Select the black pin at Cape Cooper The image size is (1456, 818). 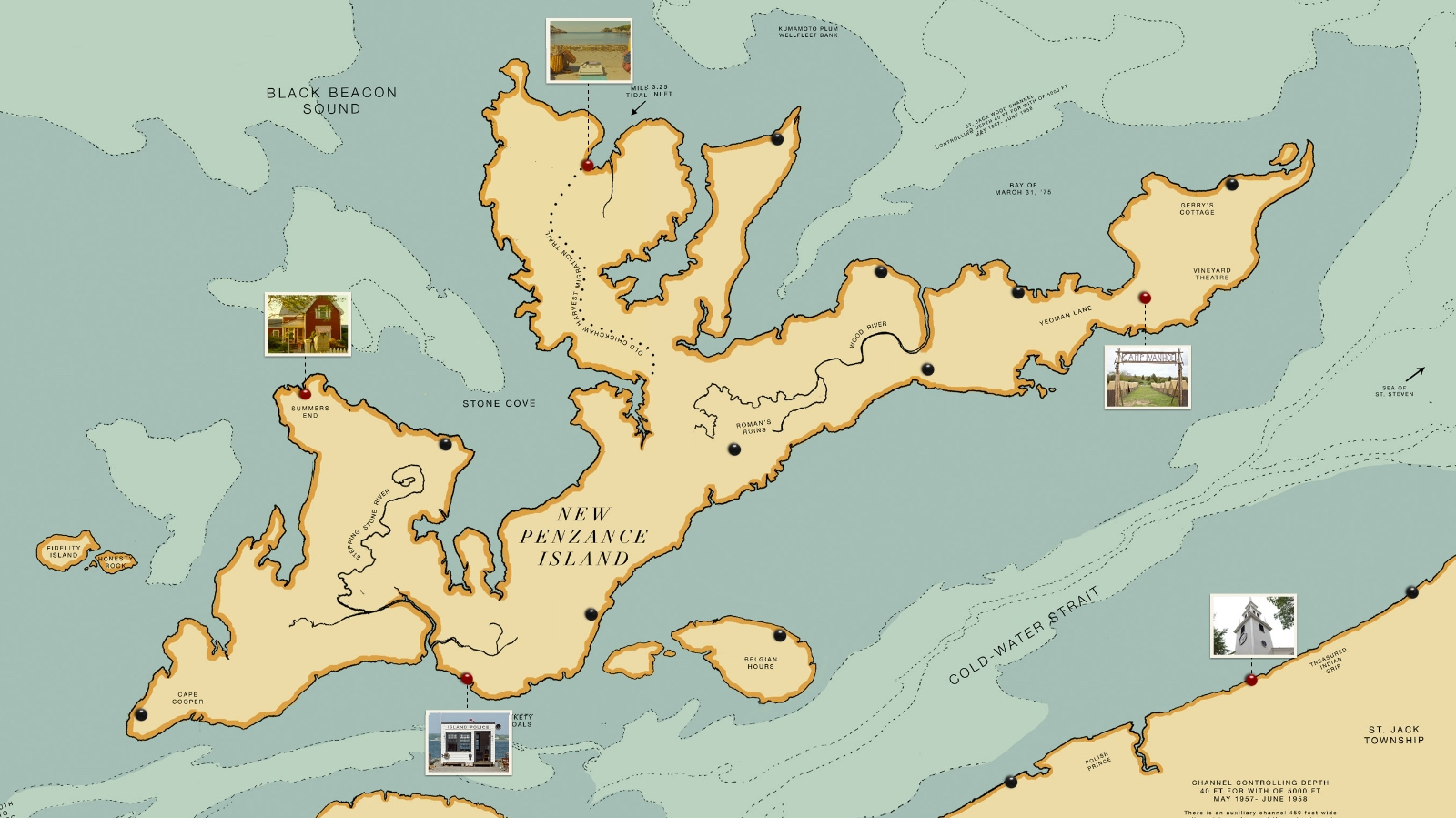(x=141, y=714)
